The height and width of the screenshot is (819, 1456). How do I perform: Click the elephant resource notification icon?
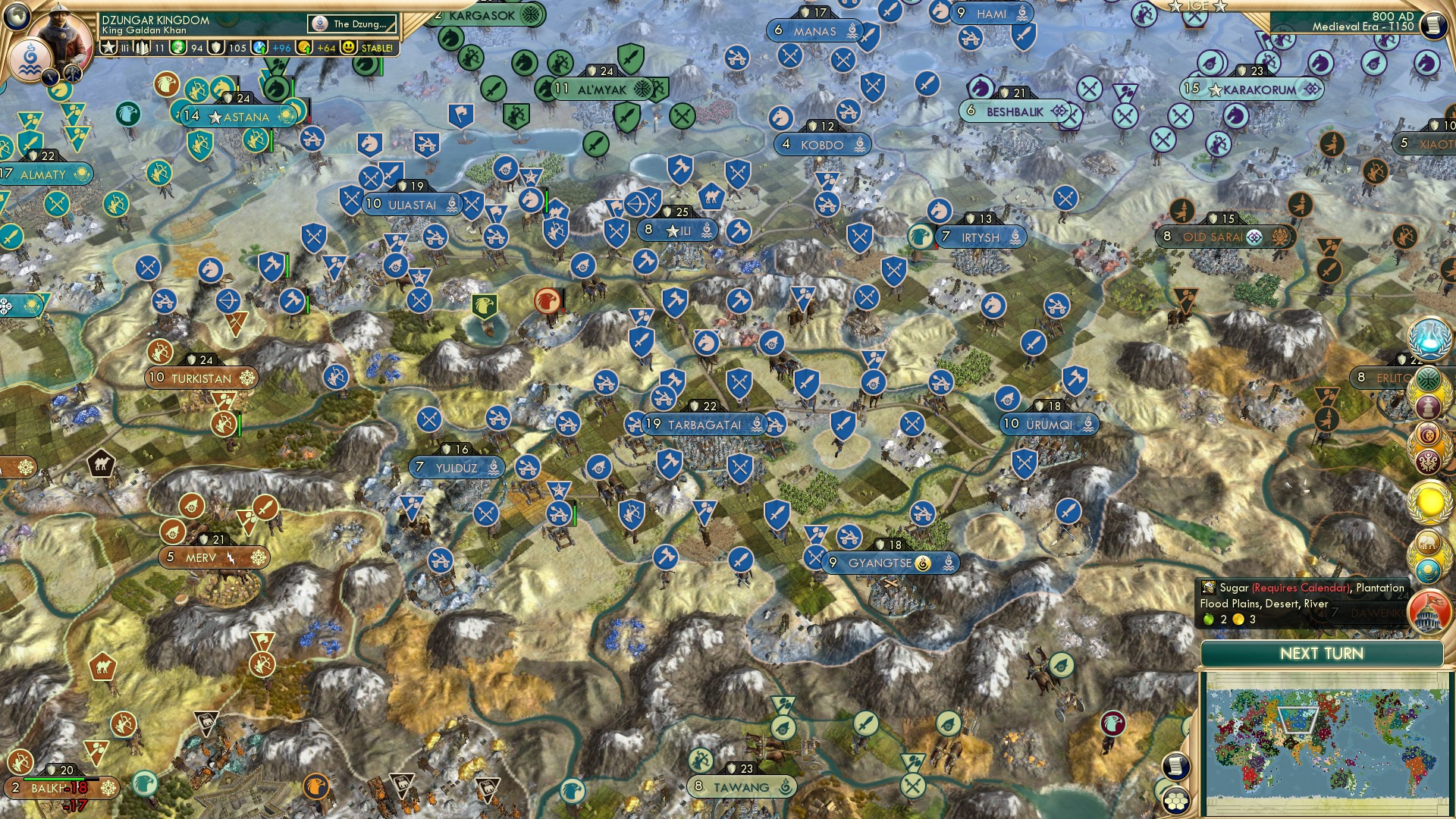[x=1429, y=542]
